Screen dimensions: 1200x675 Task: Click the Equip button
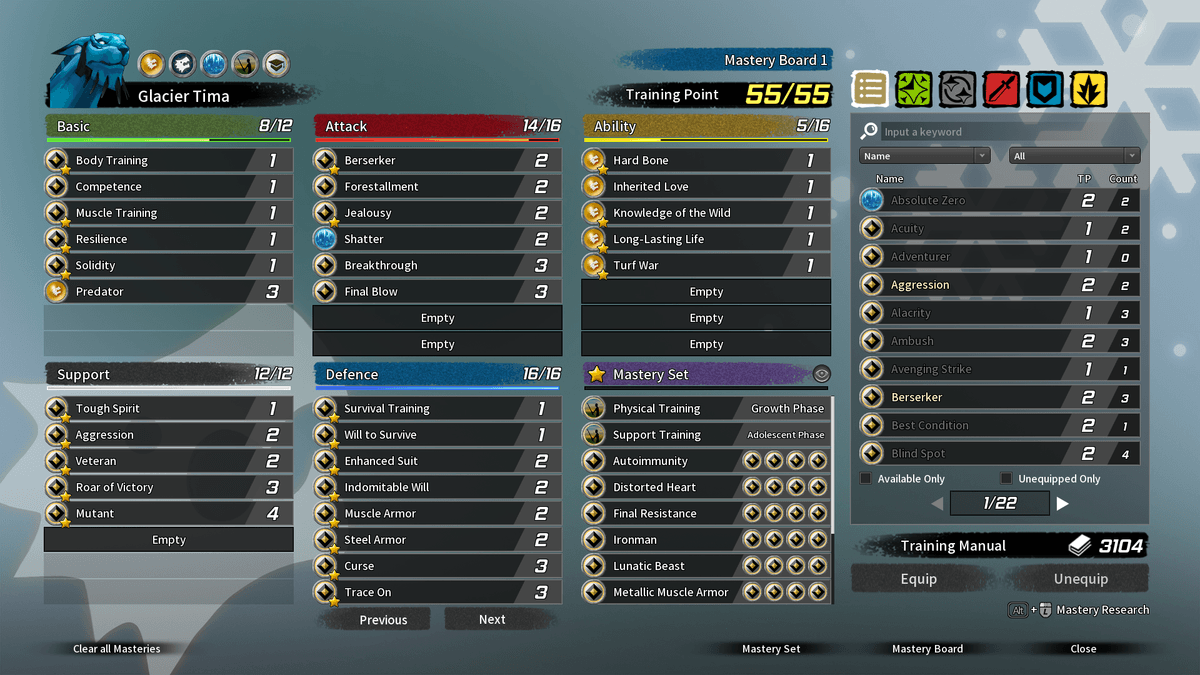[918, 579]
